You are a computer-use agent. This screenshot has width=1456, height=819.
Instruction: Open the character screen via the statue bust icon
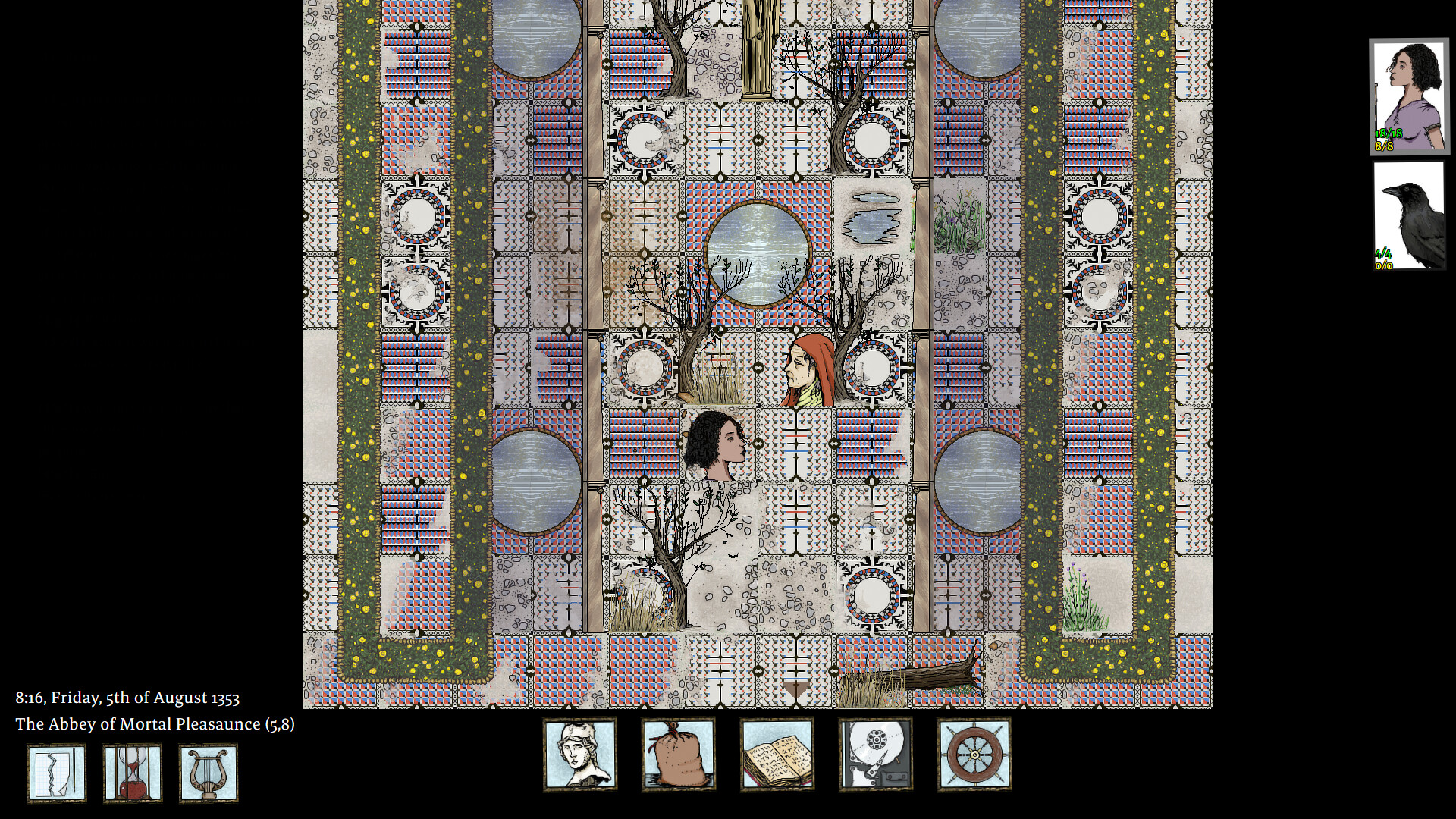580,753
